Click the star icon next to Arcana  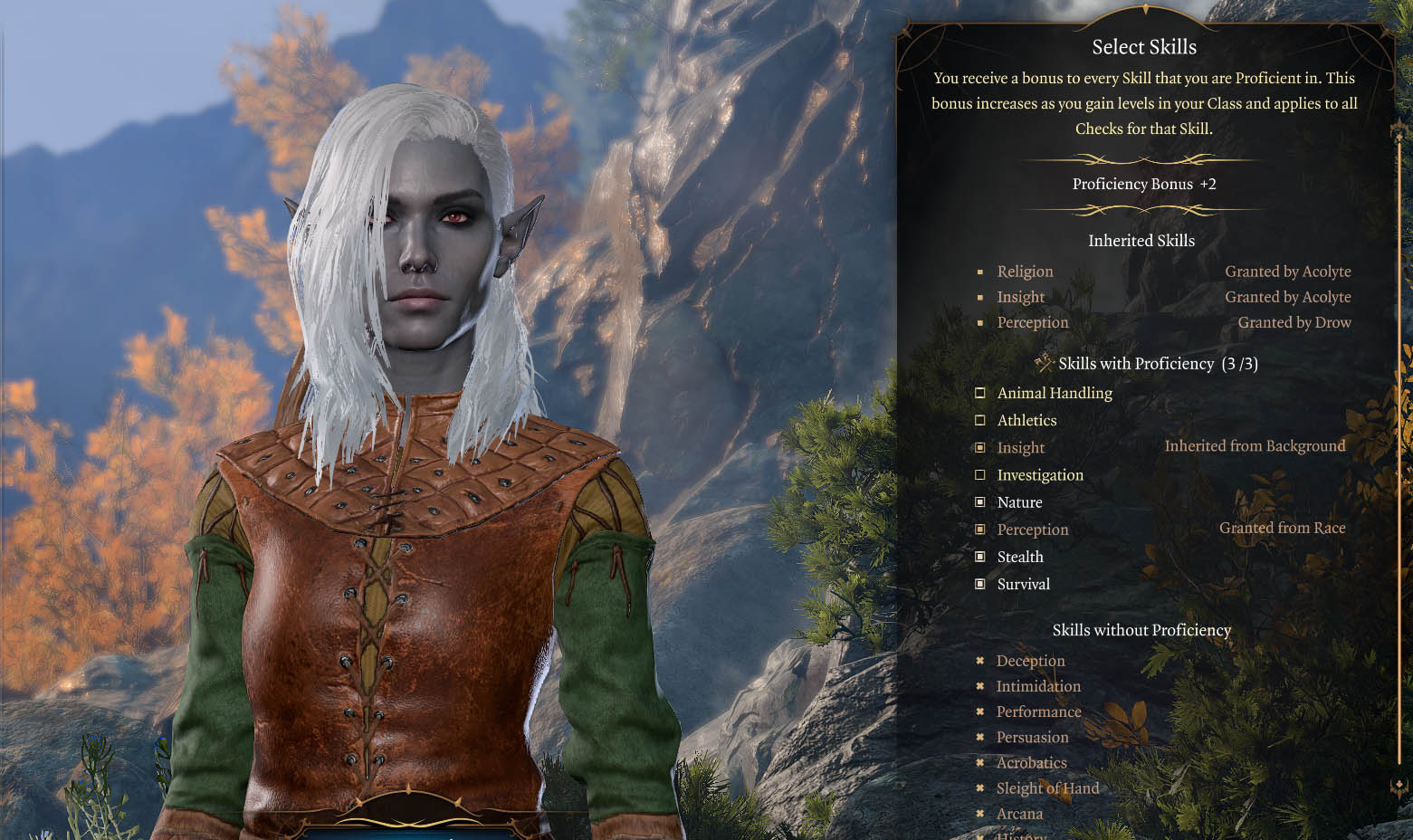coord(980,814)
